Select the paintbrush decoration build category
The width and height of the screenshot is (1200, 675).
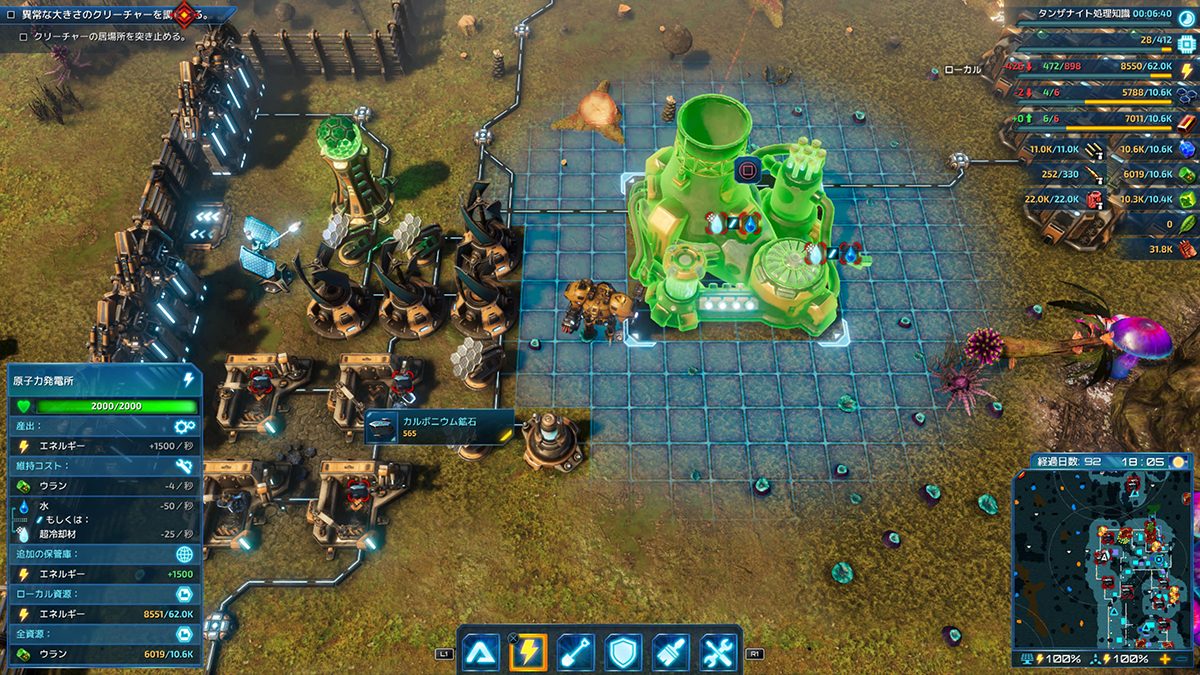pyautogui.click(x=671, y=652)
